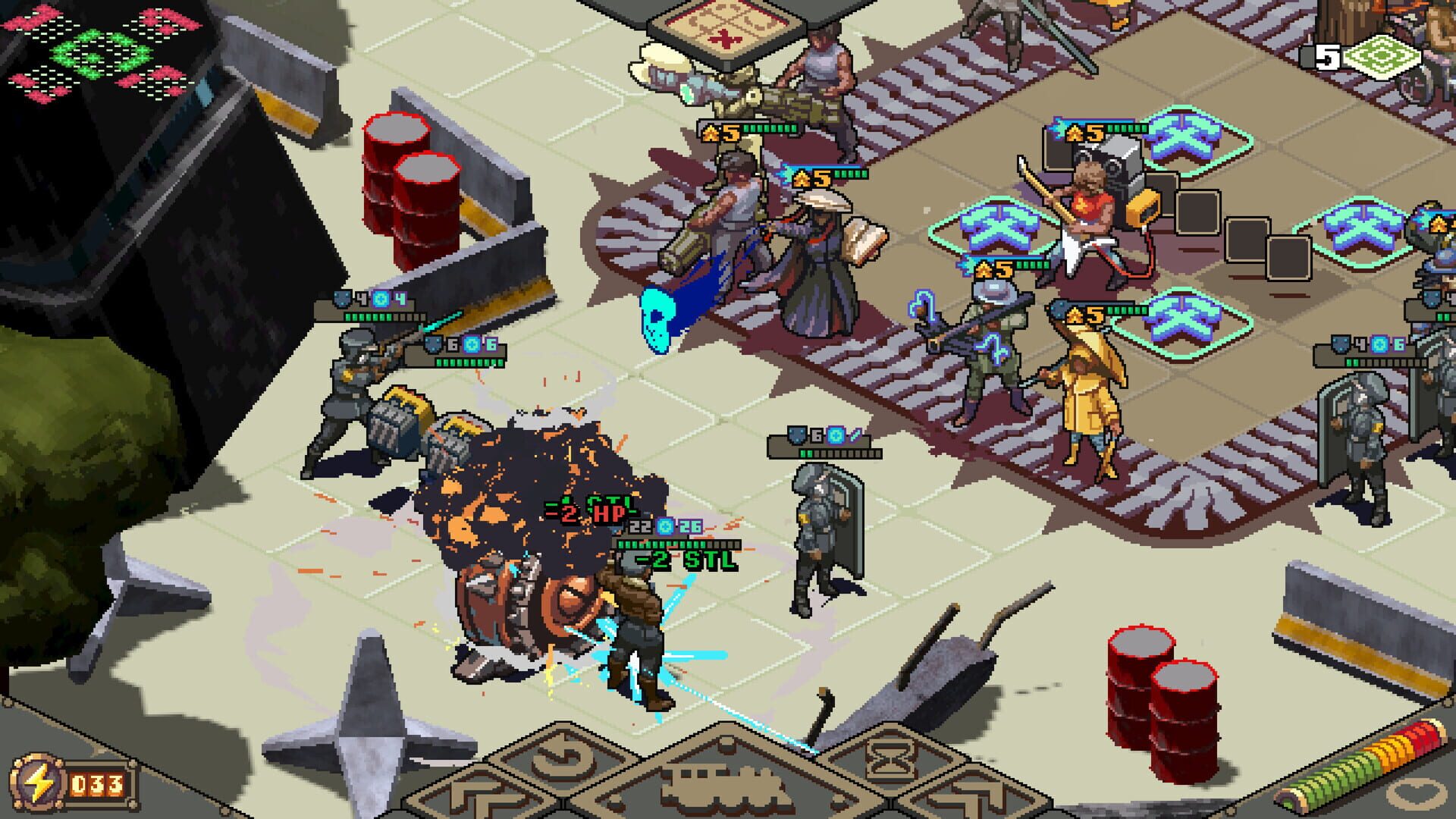This screenshot has width=1456, height=819.
Task: Select the Undo action icon
Action: 558,760
